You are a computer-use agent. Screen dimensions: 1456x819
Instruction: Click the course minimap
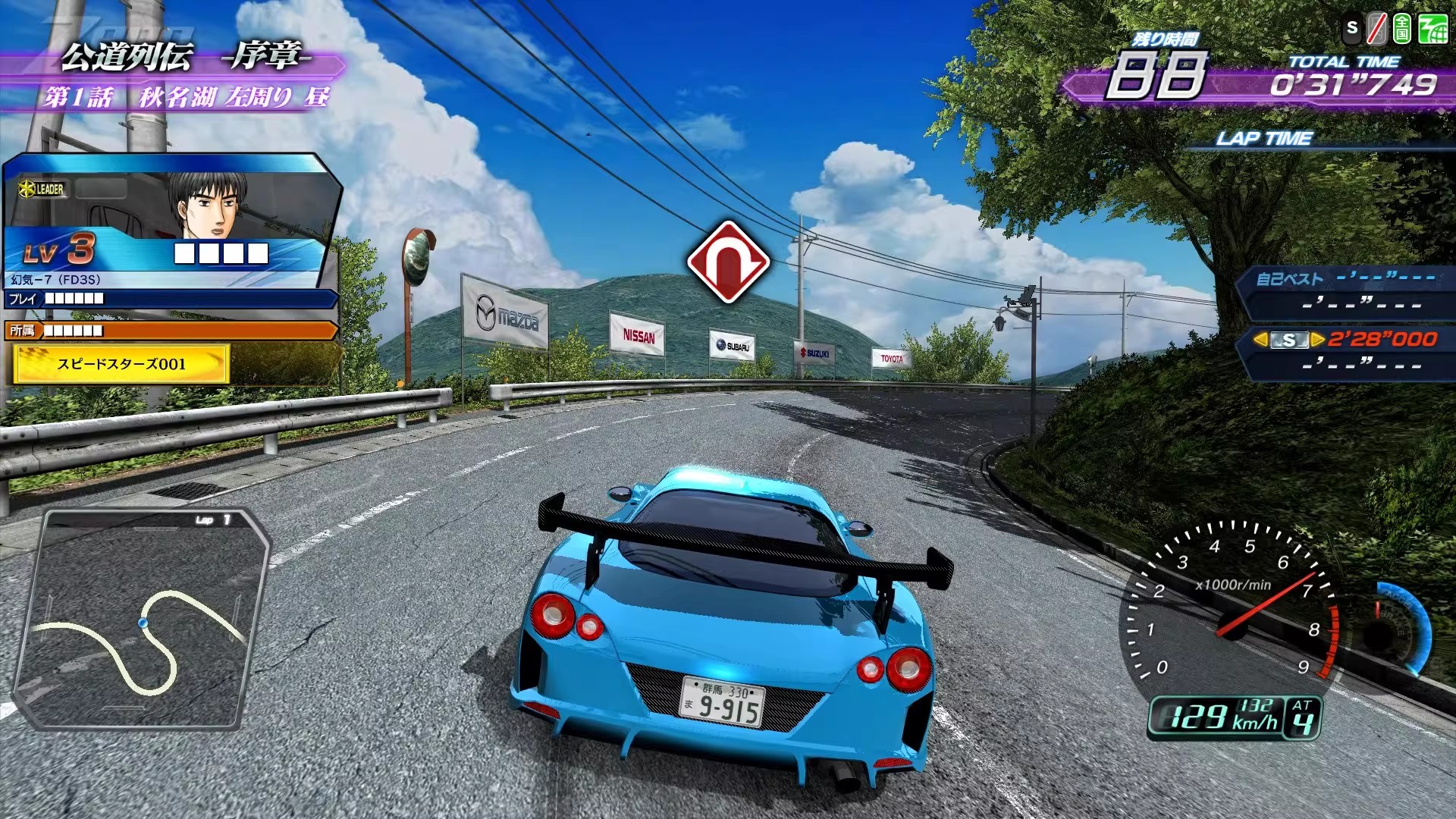pyautogui.click(x=143, y=618)
